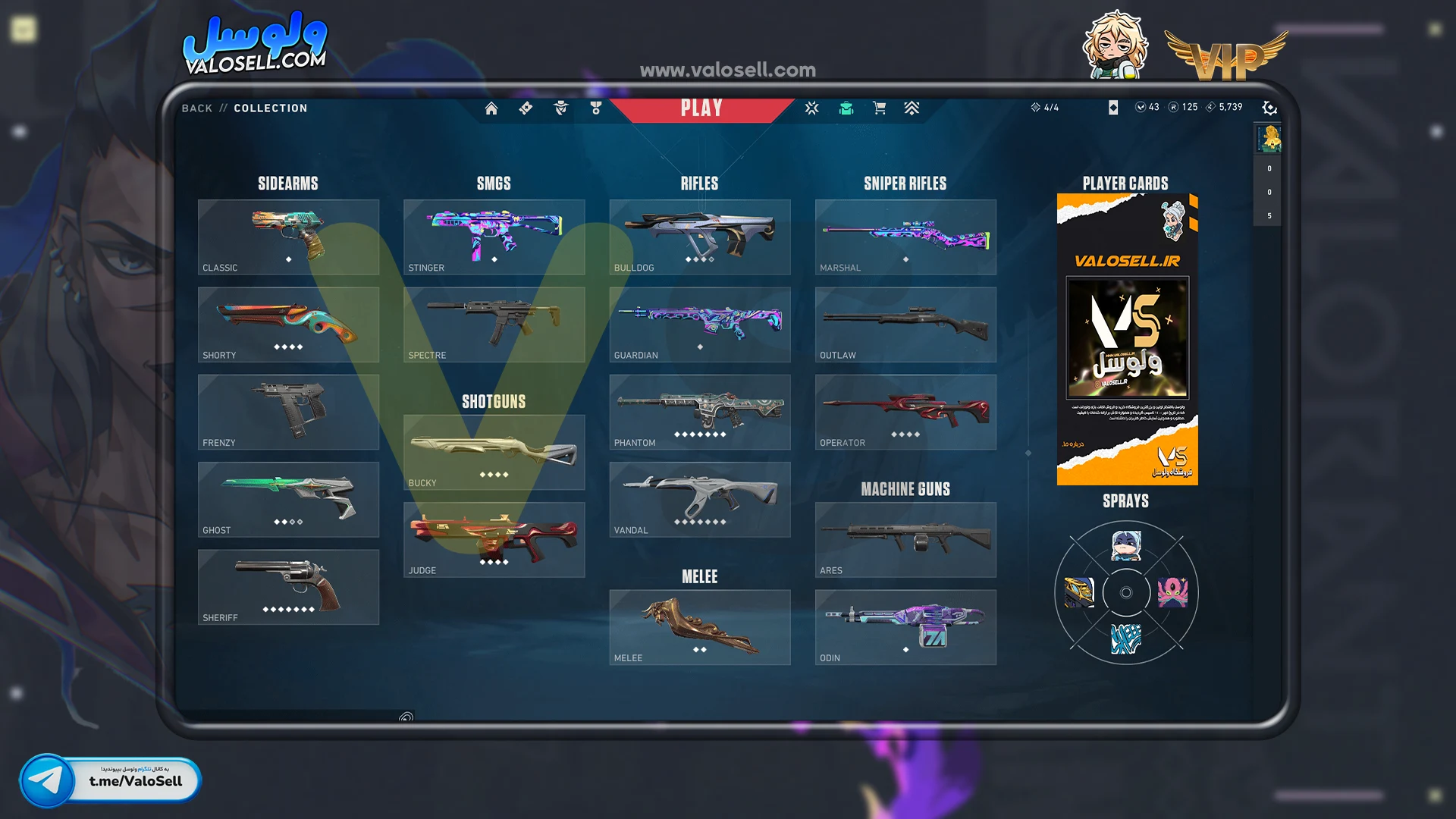Select the Operator sniper slot

(905, 412)
